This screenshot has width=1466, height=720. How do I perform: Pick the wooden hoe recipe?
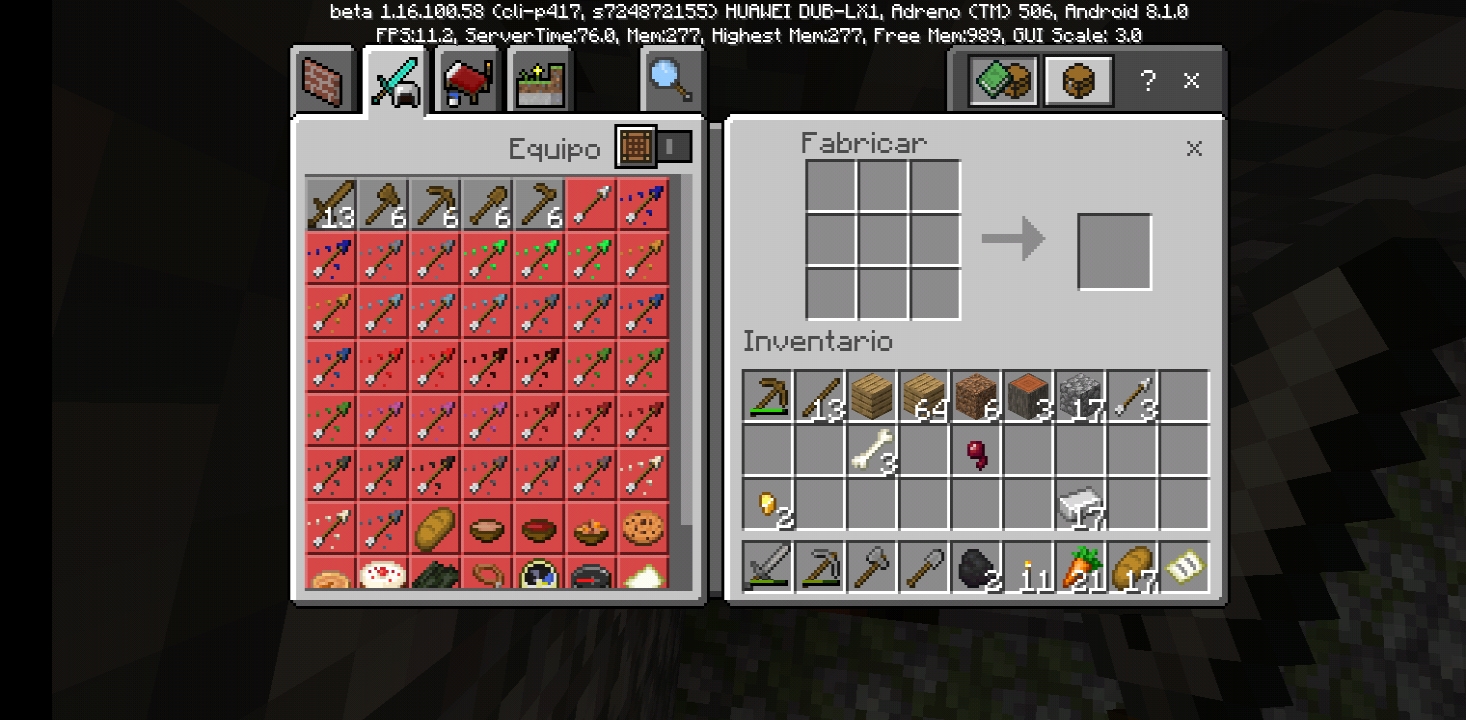[539, 204]
